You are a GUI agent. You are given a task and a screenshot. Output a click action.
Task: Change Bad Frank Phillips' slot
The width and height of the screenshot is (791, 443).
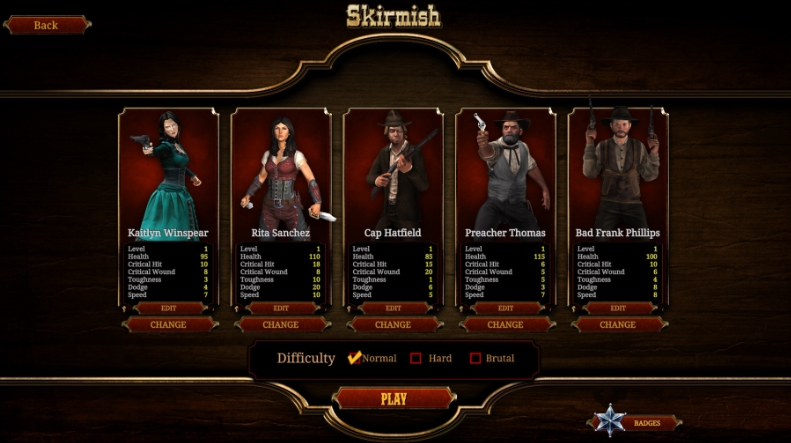(617, 324)
